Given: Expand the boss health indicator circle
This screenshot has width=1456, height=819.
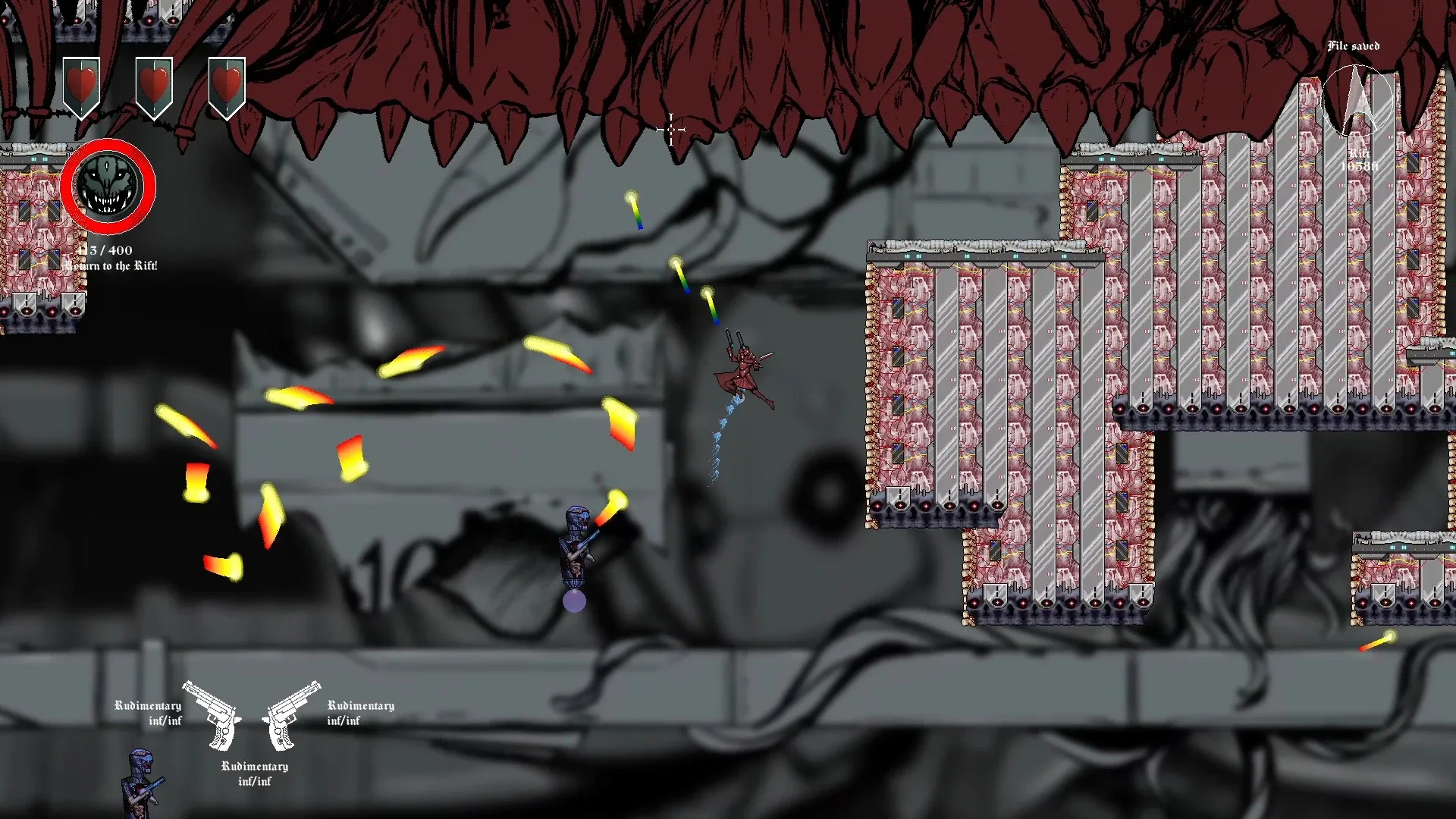Looking at the screenshot, I should (108, 187).
